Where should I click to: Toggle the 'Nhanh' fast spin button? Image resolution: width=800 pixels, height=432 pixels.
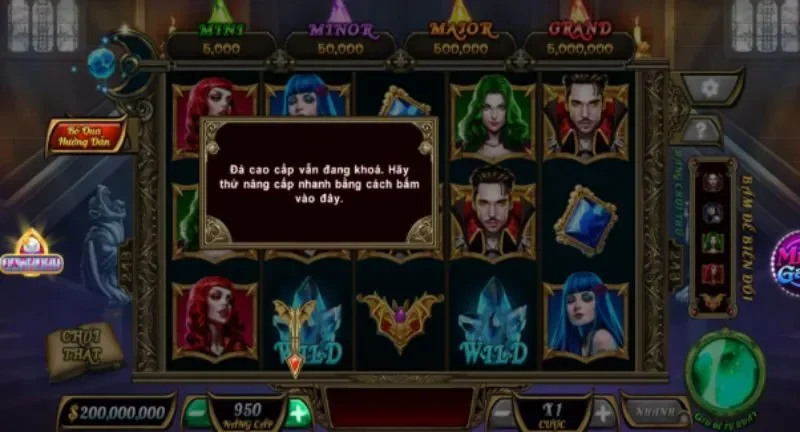pyautogui.click(x=655, y=410)
